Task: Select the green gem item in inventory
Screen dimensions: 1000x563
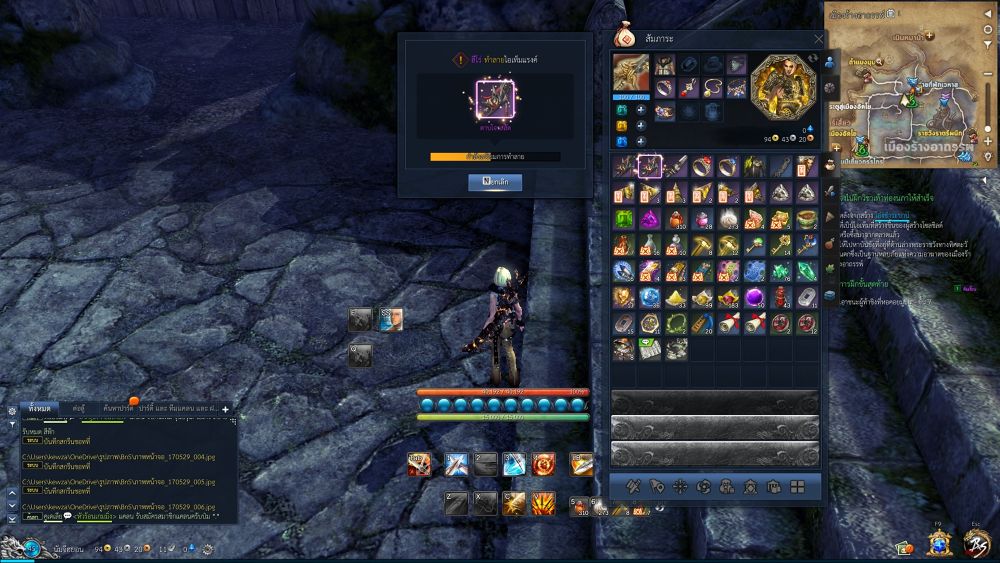Action: pos(624,219)
